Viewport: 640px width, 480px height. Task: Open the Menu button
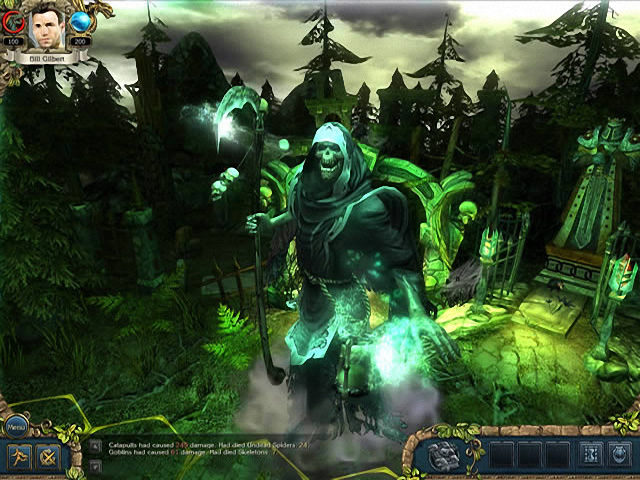[x=16, y=426]
